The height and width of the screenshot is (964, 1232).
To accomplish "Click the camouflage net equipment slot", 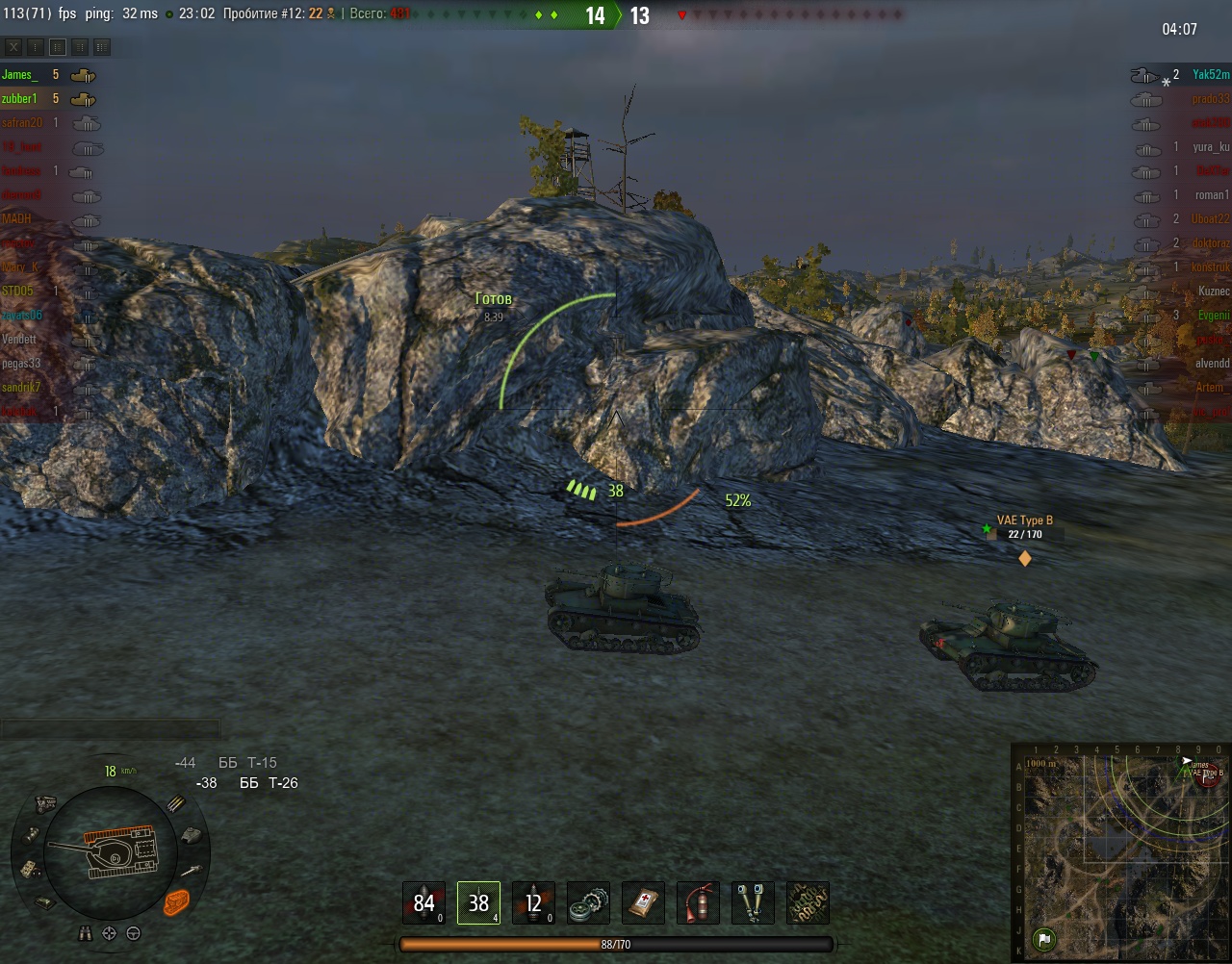I will pos(808,902).
